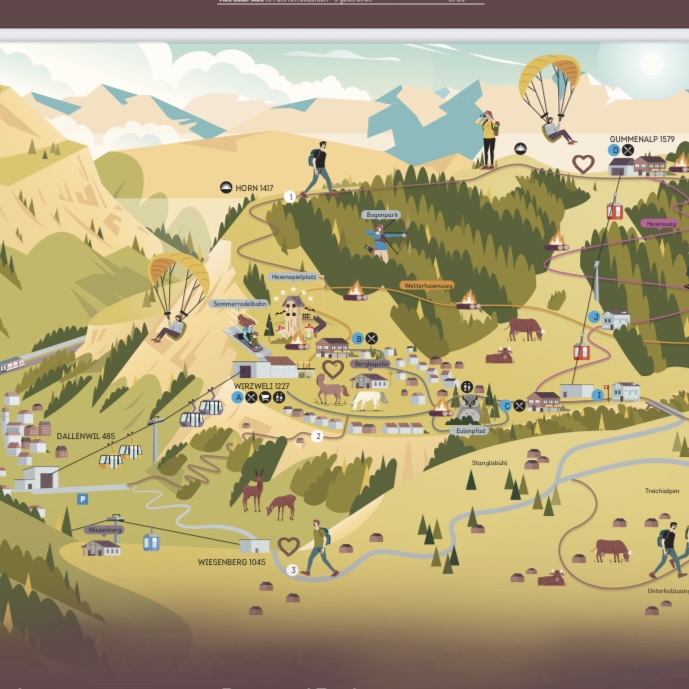Click the blue B marker beside Hexenspielplatz
Viewport: 689px width, 689px height.
[358, 338]
